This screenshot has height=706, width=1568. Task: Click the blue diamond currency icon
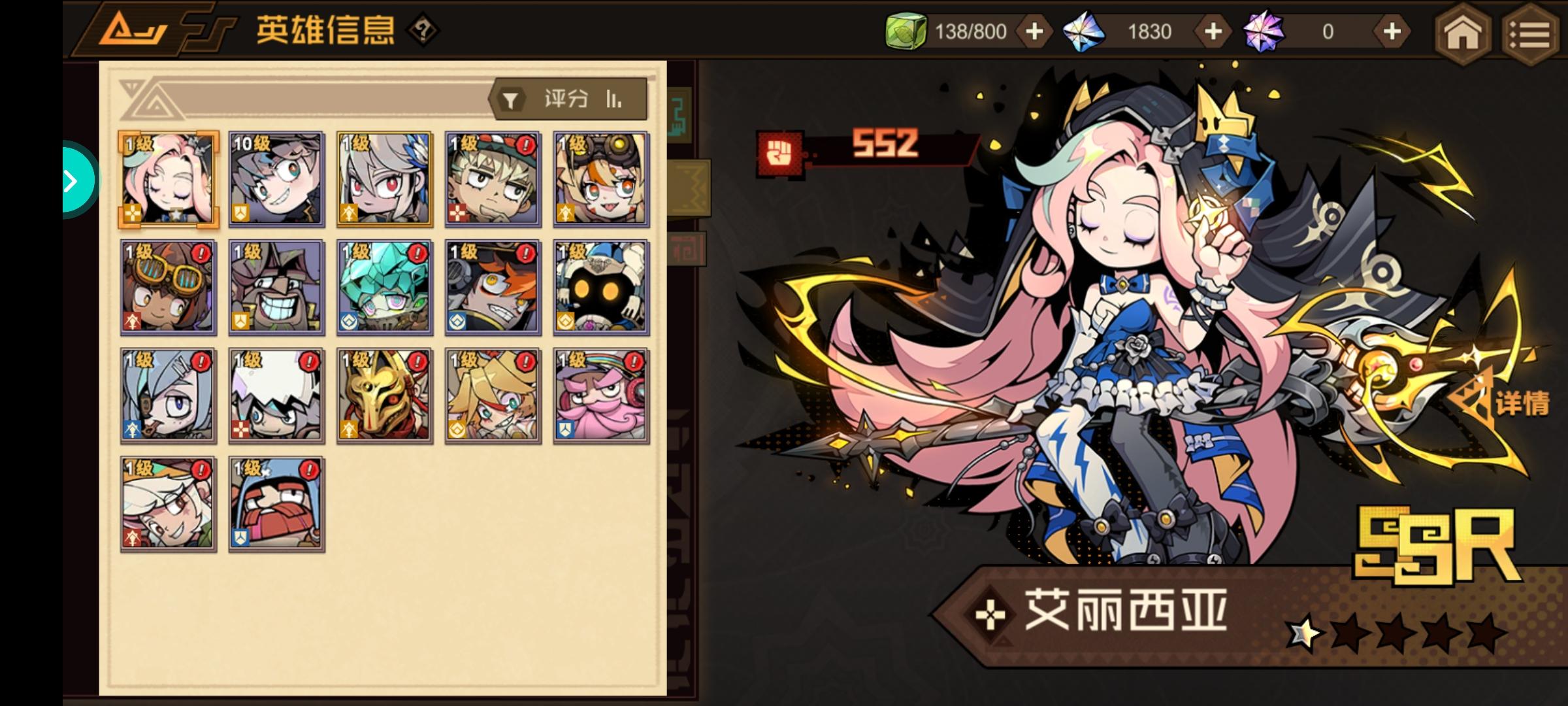point(1085,30)
